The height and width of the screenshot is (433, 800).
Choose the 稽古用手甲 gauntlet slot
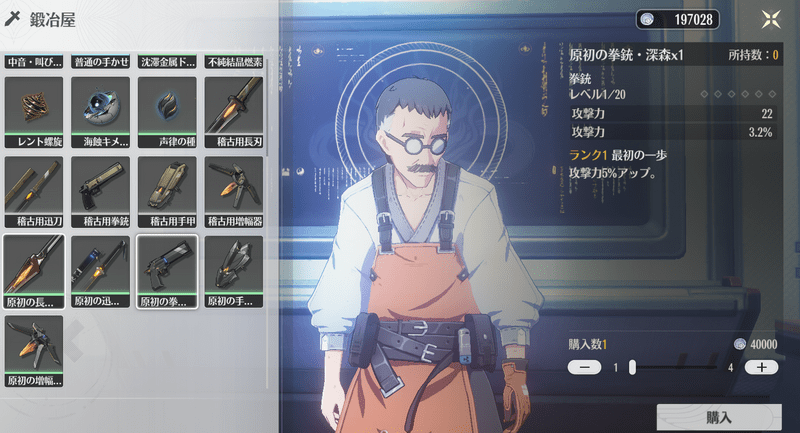coord(166,191)
